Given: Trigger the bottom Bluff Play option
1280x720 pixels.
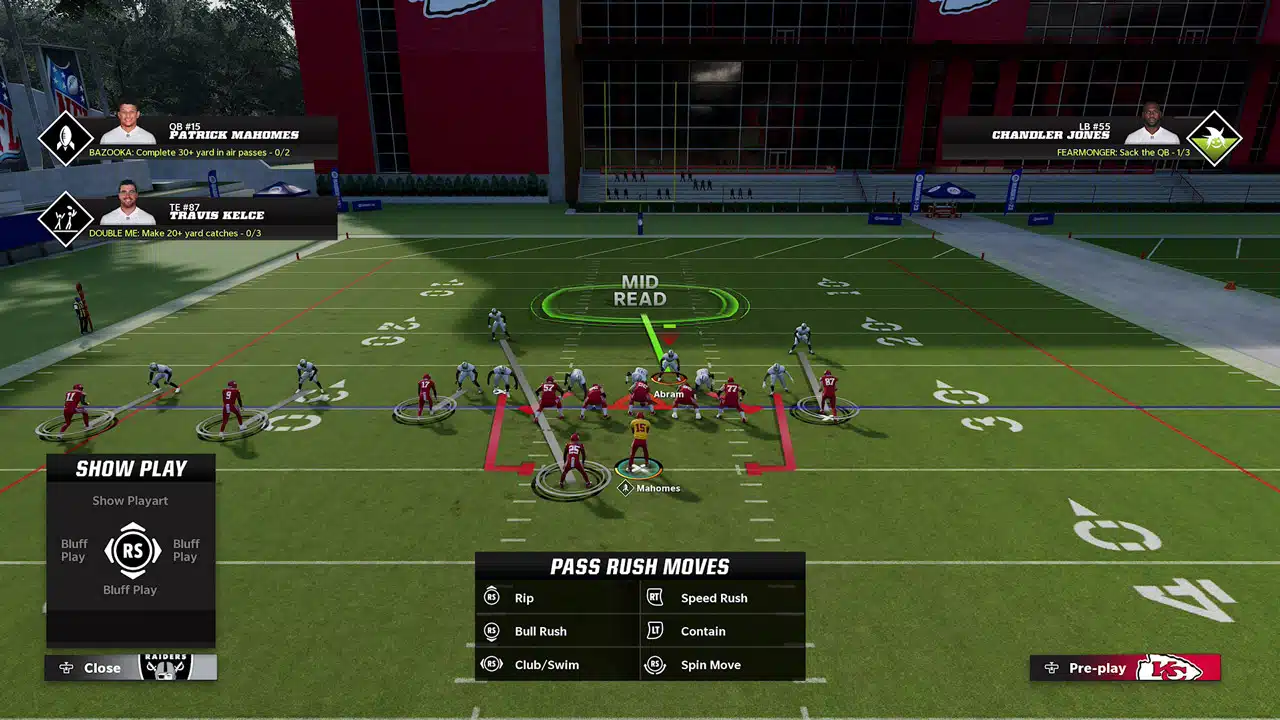Looking at the screenshot, I should [130, 589].
